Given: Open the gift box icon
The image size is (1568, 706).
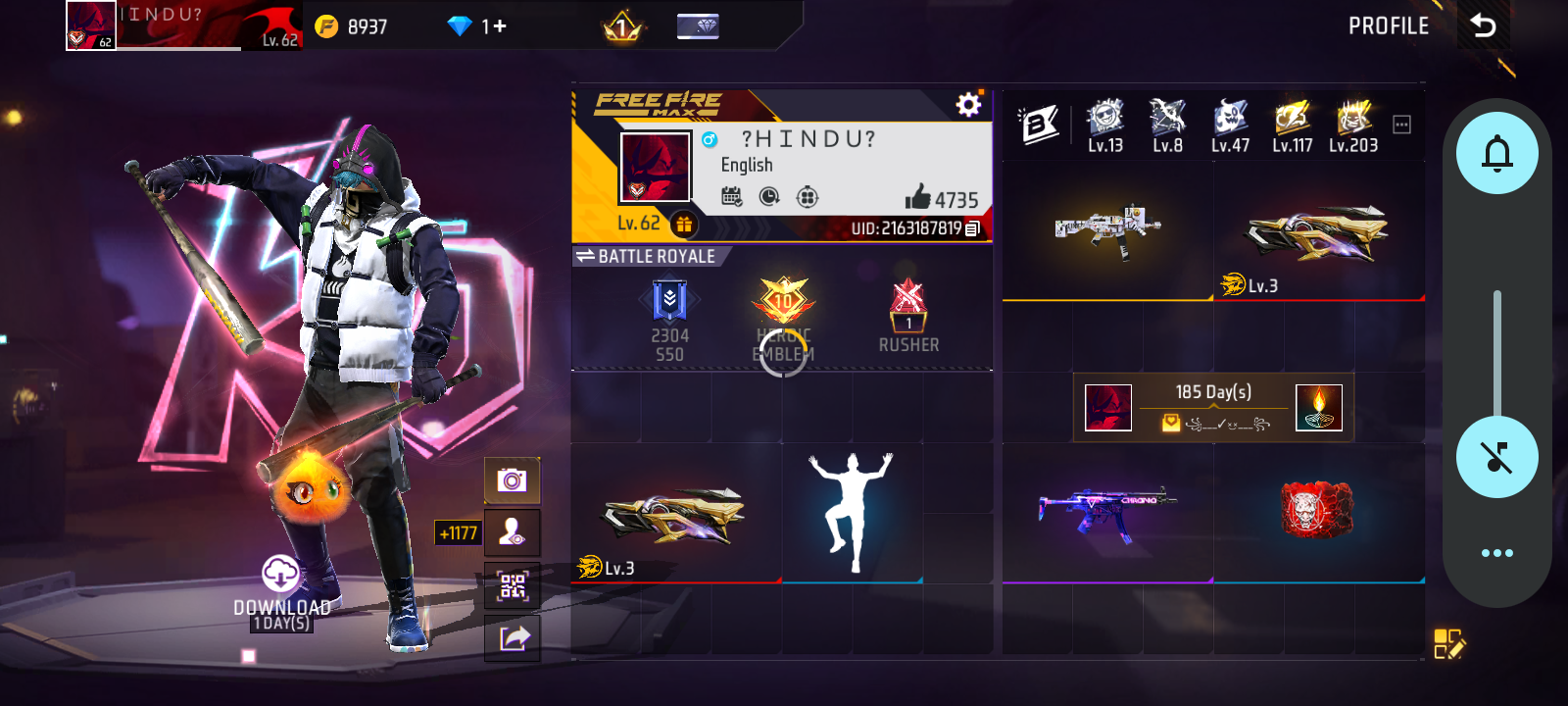Looking at the screenshot, I should click(x=683, y=225).
